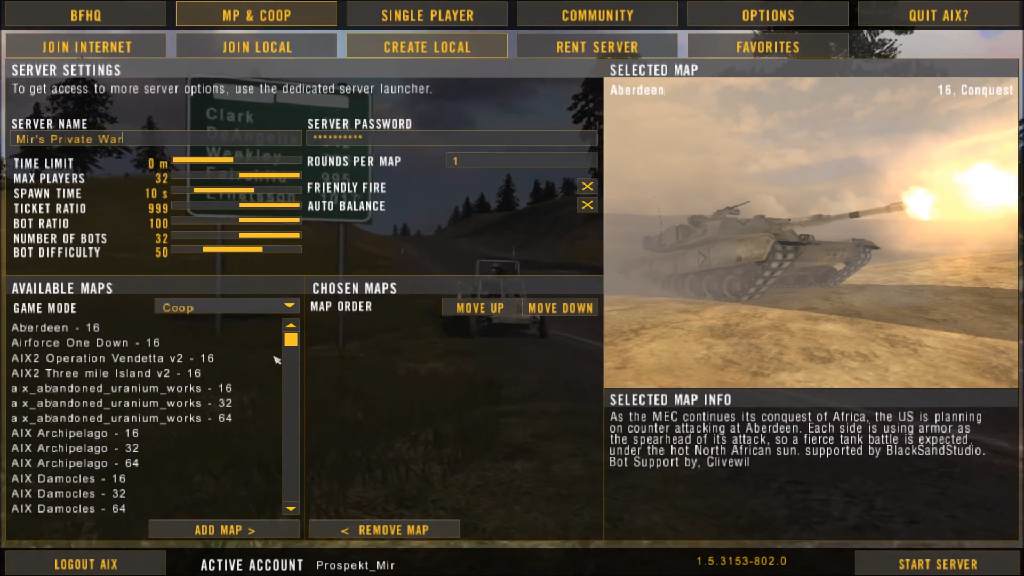This screenshot has width=1024, height=576.
Task: Click the Quit AIX? button
Action: coord(938,15)
